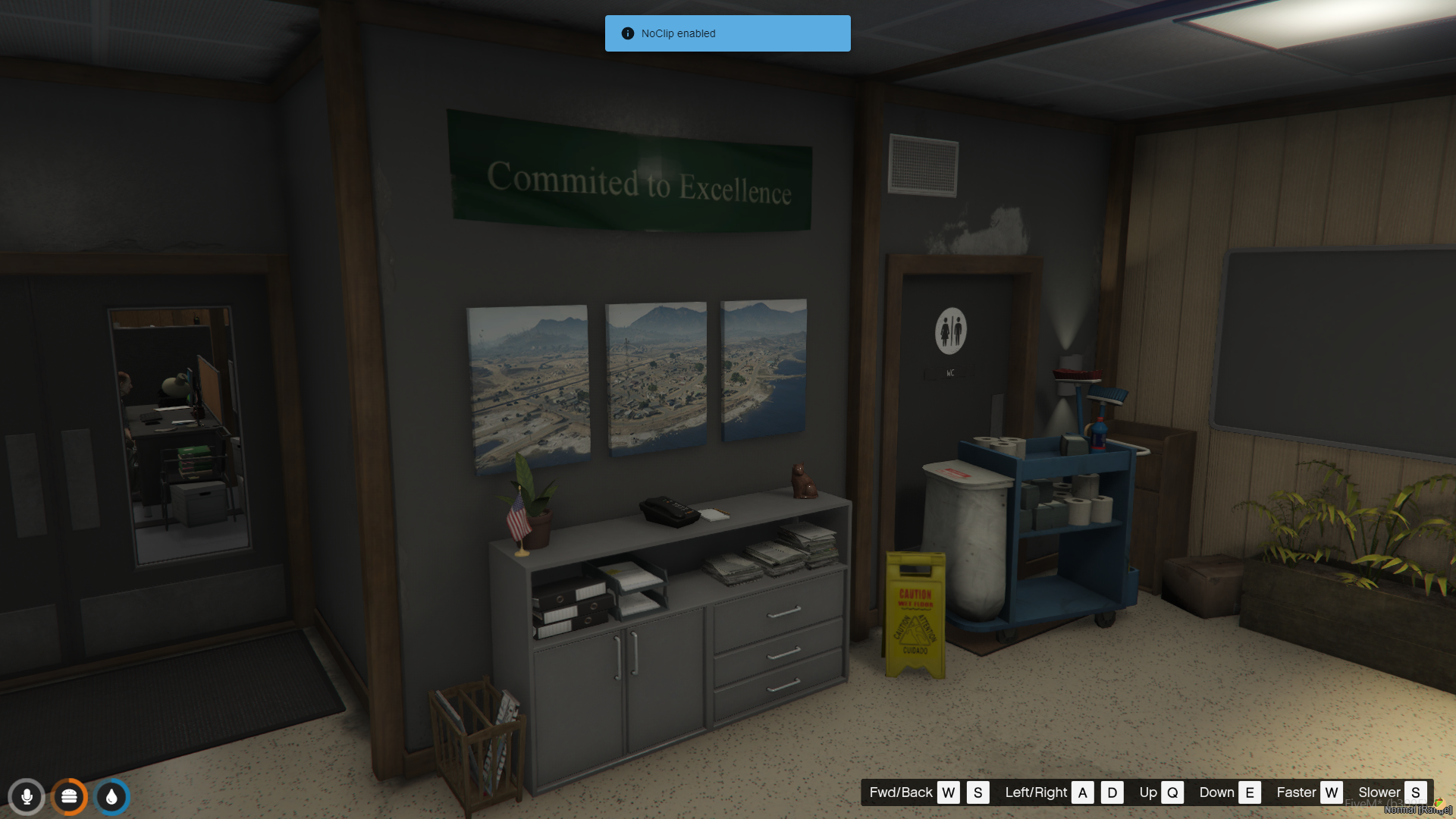Viewport: 1456px width, 819px height.
Task: Toggle the microphone voice icon
Action: 27,797
